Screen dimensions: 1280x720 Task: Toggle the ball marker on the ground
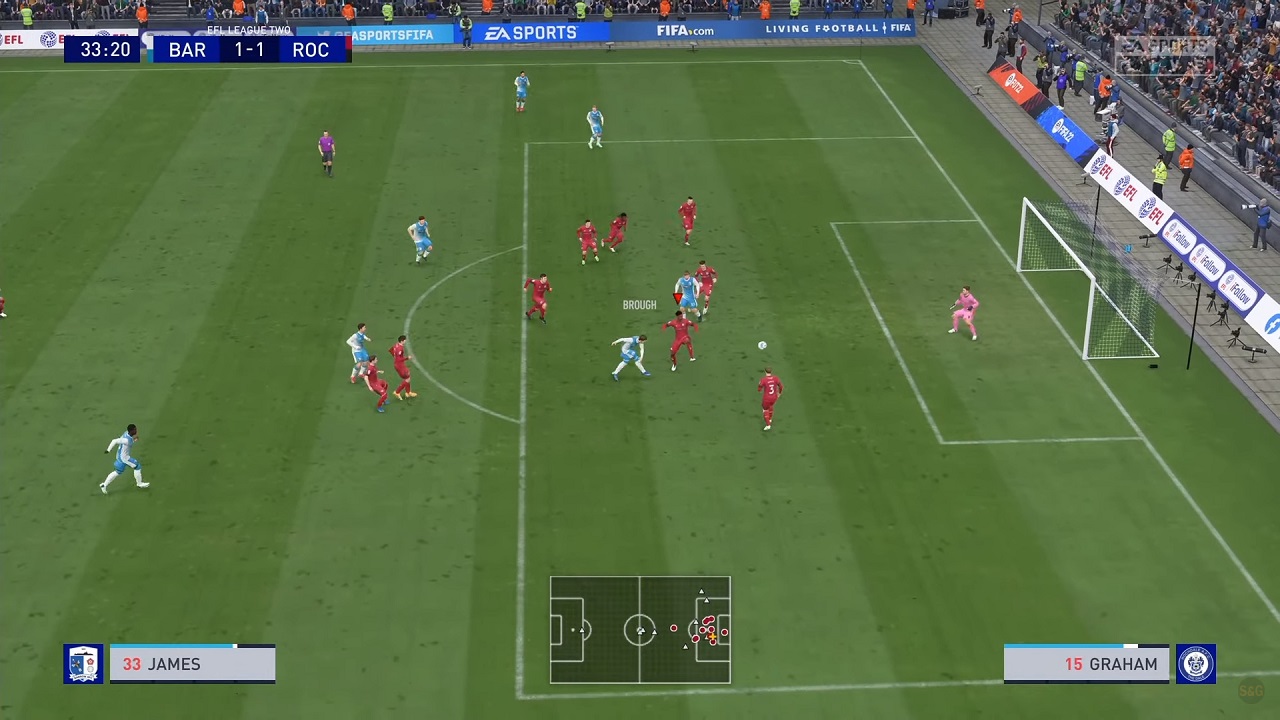762,345
